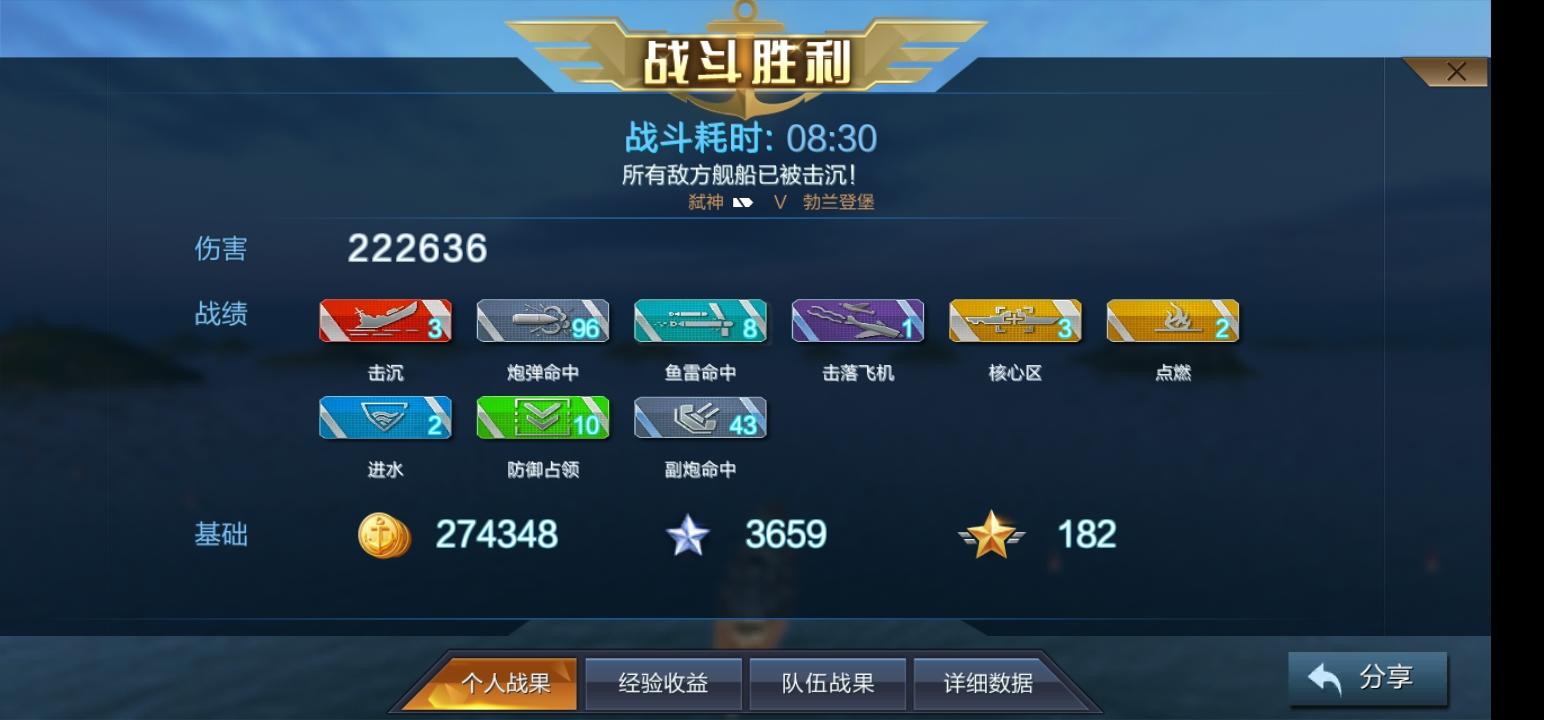Select the 击落飞机 planes downed badge
Screen dimensions: 1544x720
pyautogui.click(x=858, y=320)
